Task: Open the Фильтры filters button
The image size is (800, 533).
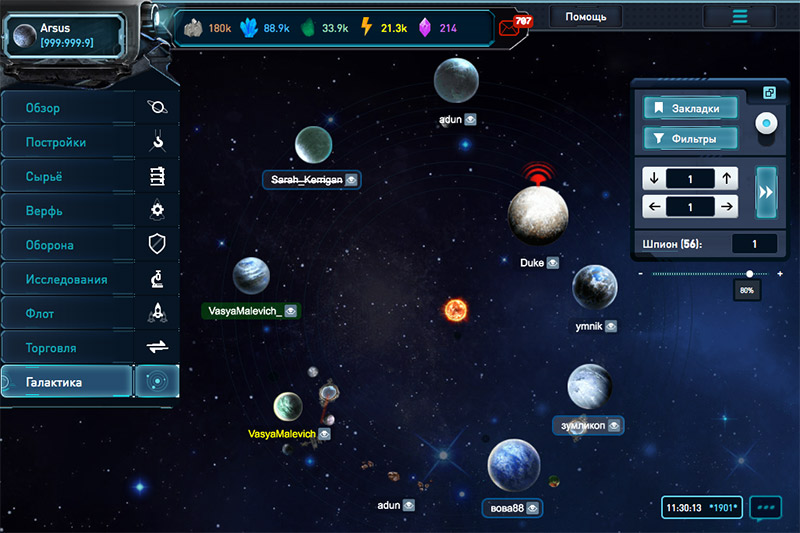Action: click(691, 138)
